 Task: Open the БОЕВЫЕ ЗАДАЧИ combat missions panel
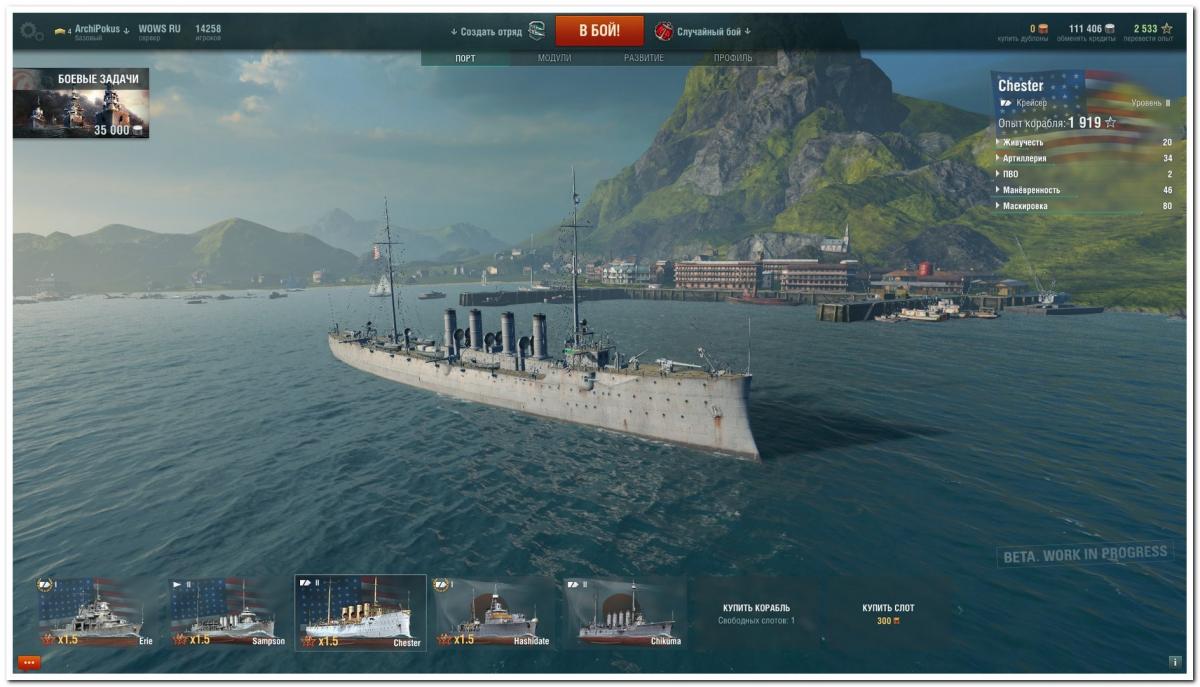[x=81, y=103]
